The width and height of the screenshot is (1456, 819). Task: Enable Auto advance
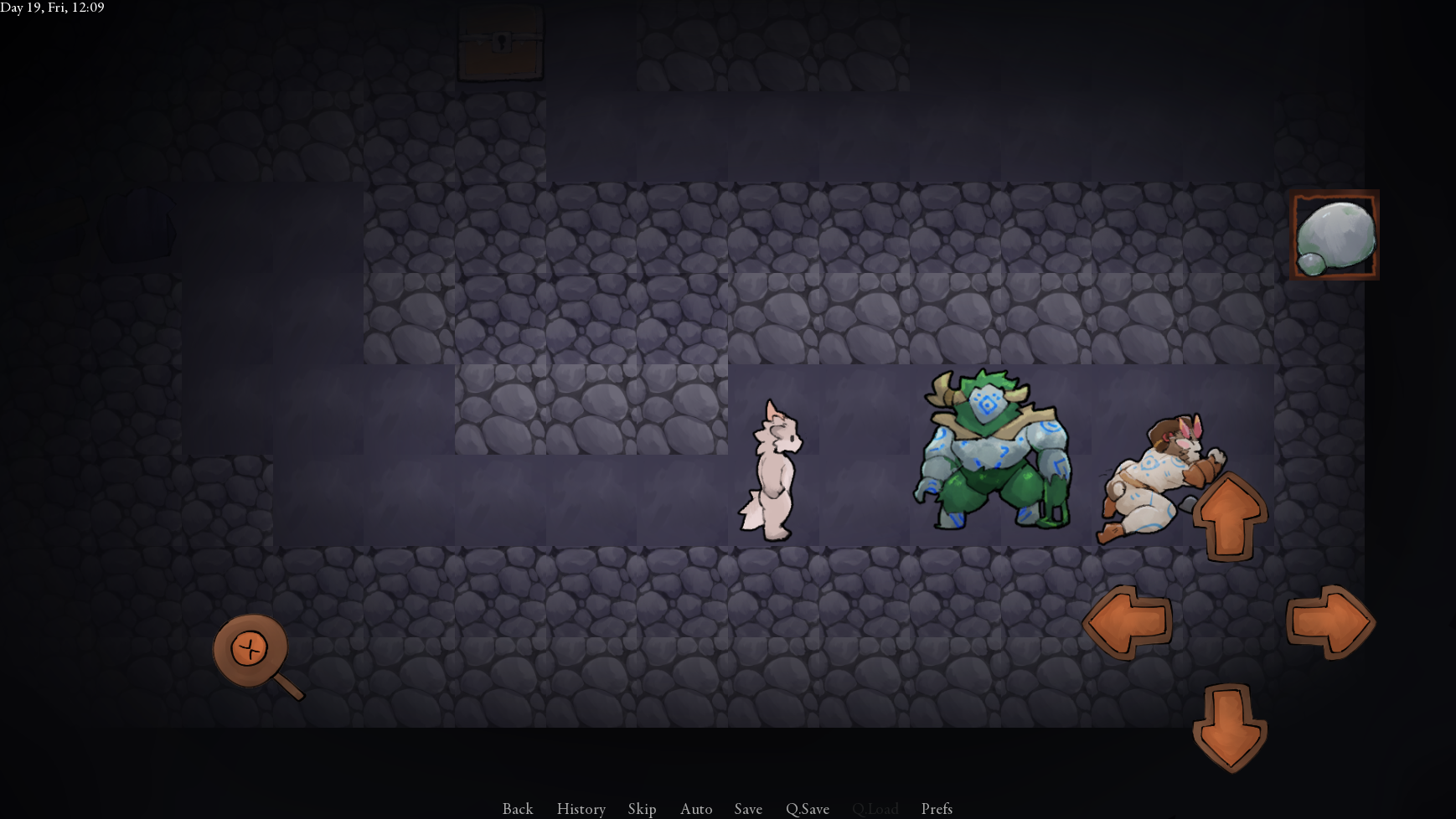pyautogui.click(x=696, y=808)
